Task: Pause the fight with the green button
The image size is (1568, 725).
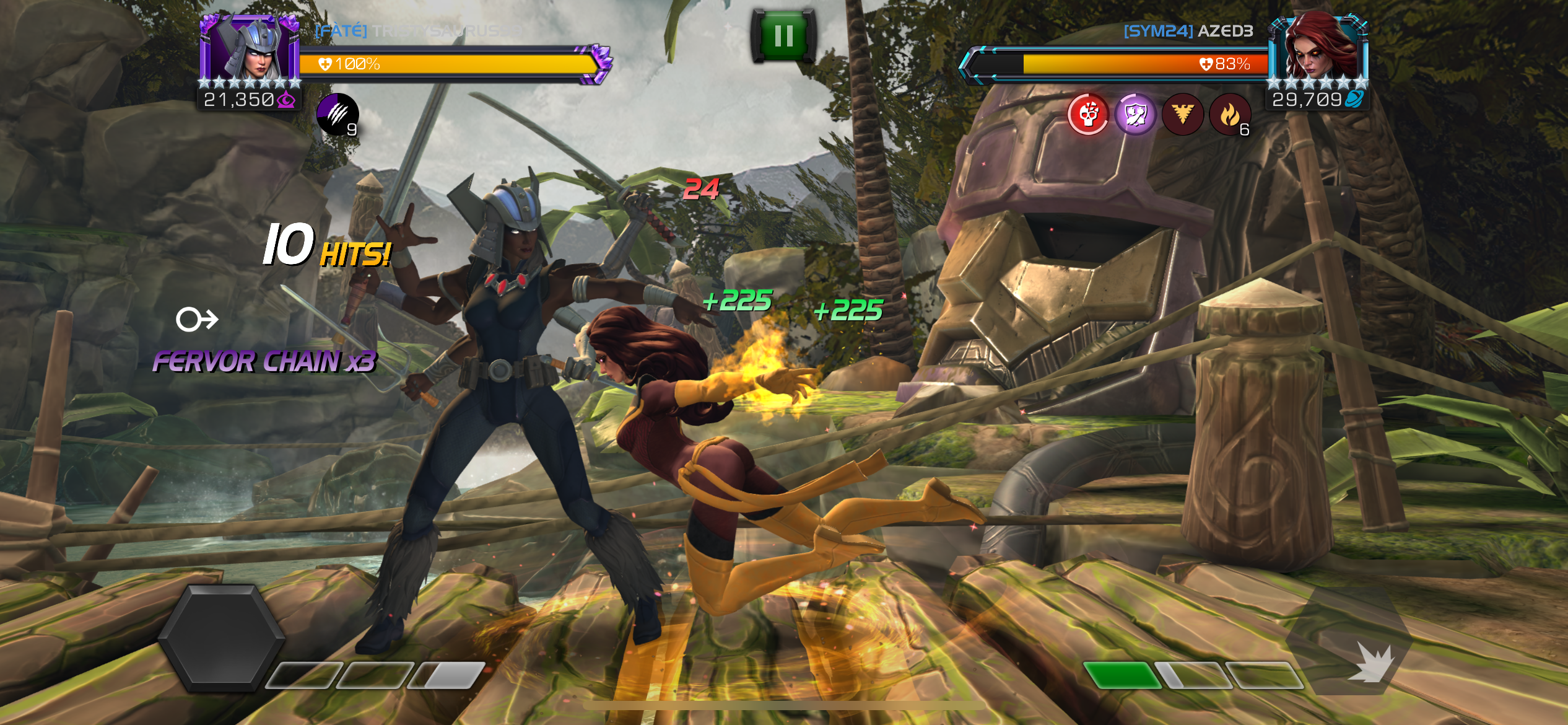Action: pyautogui.click(x=783, y=36)
